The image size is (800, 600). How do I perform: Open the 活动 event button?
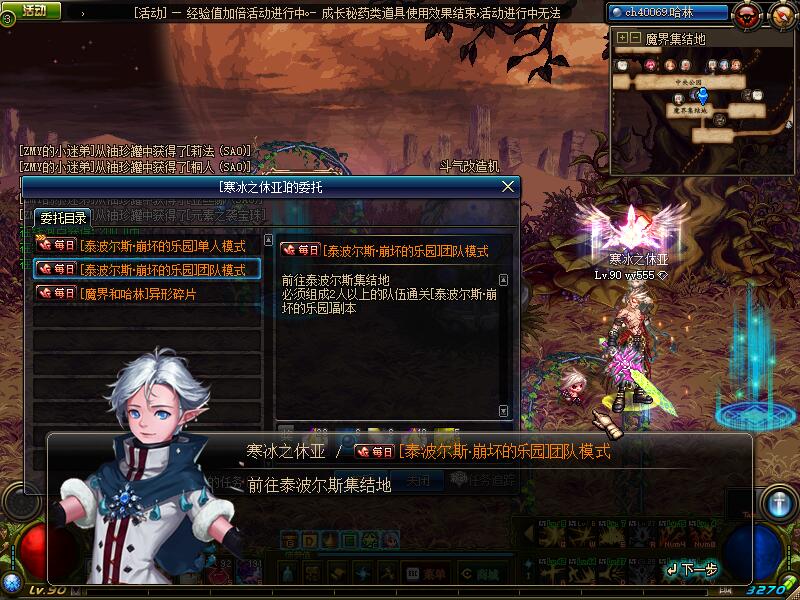[x=33, y=11]
